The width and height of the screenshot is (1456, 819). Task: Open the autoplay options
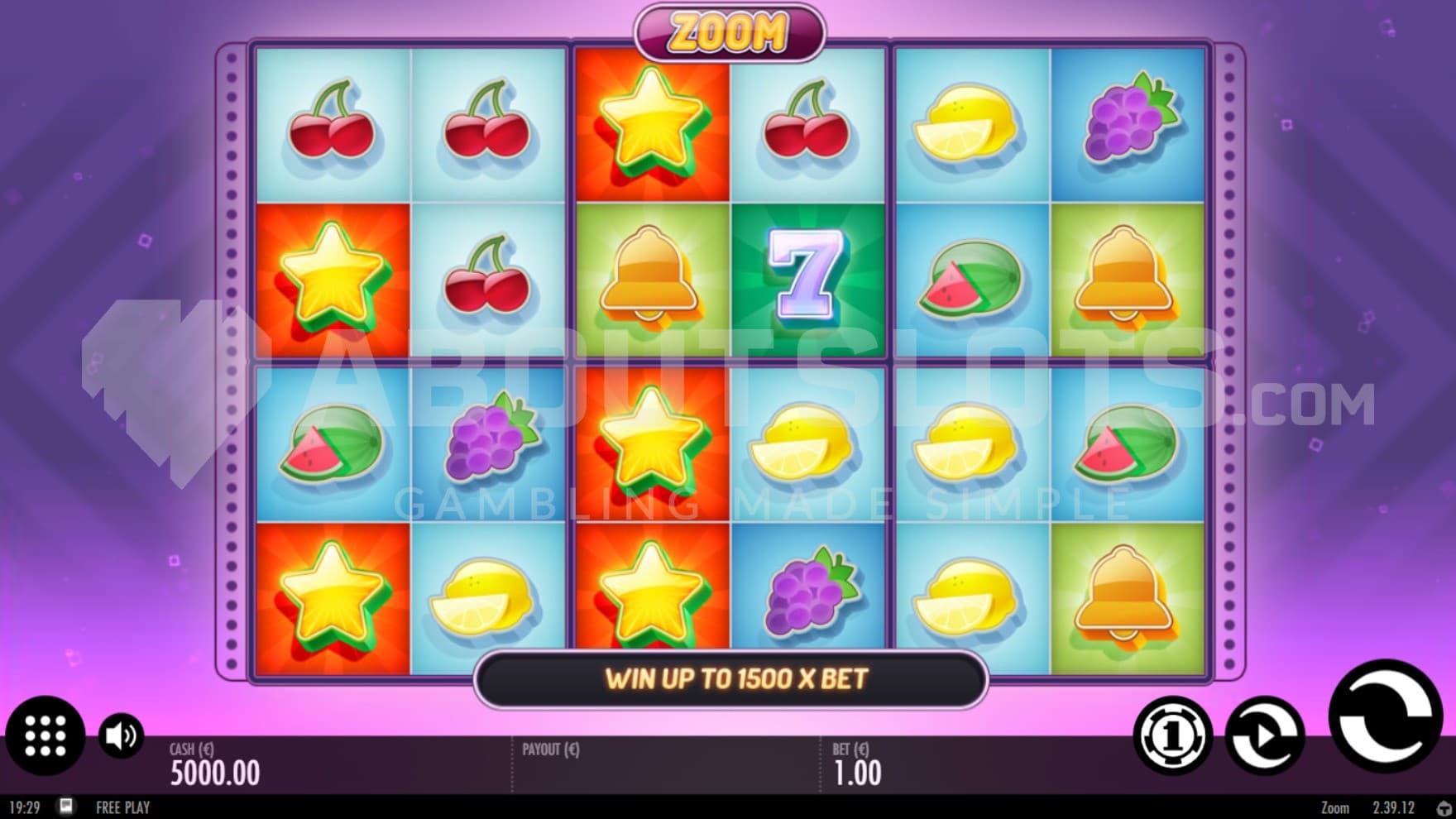coord(1264,735)
